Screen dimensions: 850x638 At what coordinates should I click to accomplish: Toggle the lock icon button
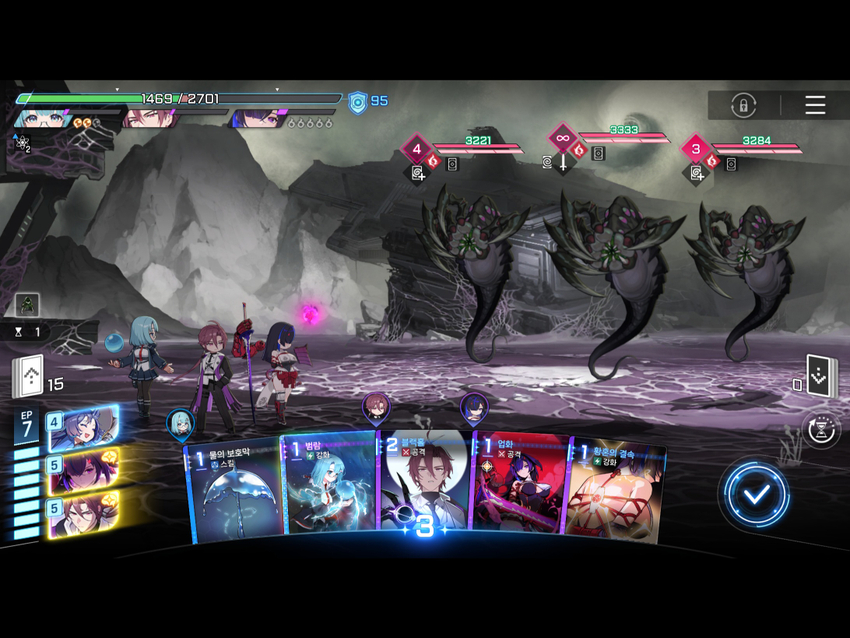pos(743,105)
